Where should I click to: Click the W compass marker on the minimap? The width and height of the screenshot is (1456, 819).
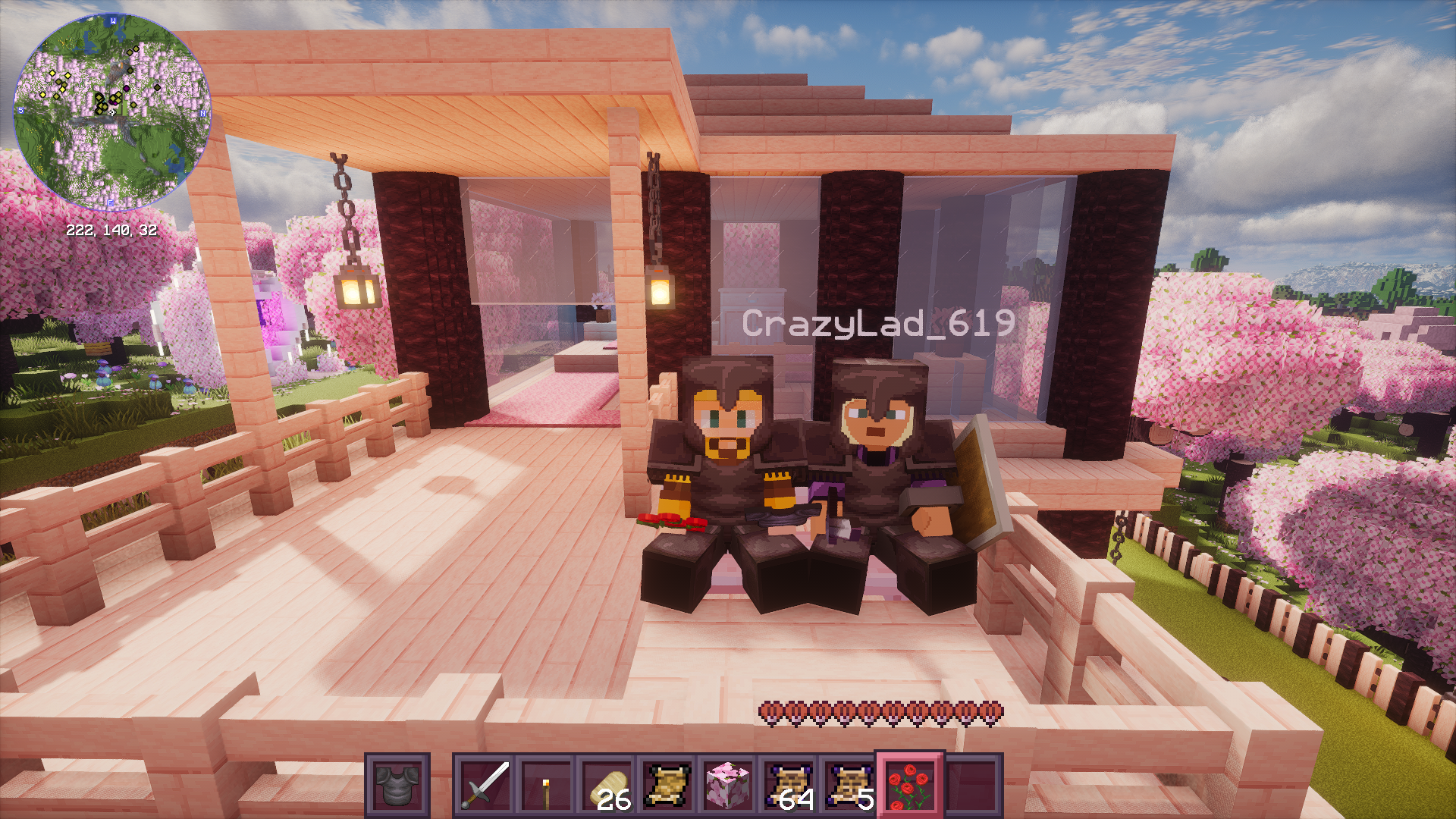coord(112,20)
